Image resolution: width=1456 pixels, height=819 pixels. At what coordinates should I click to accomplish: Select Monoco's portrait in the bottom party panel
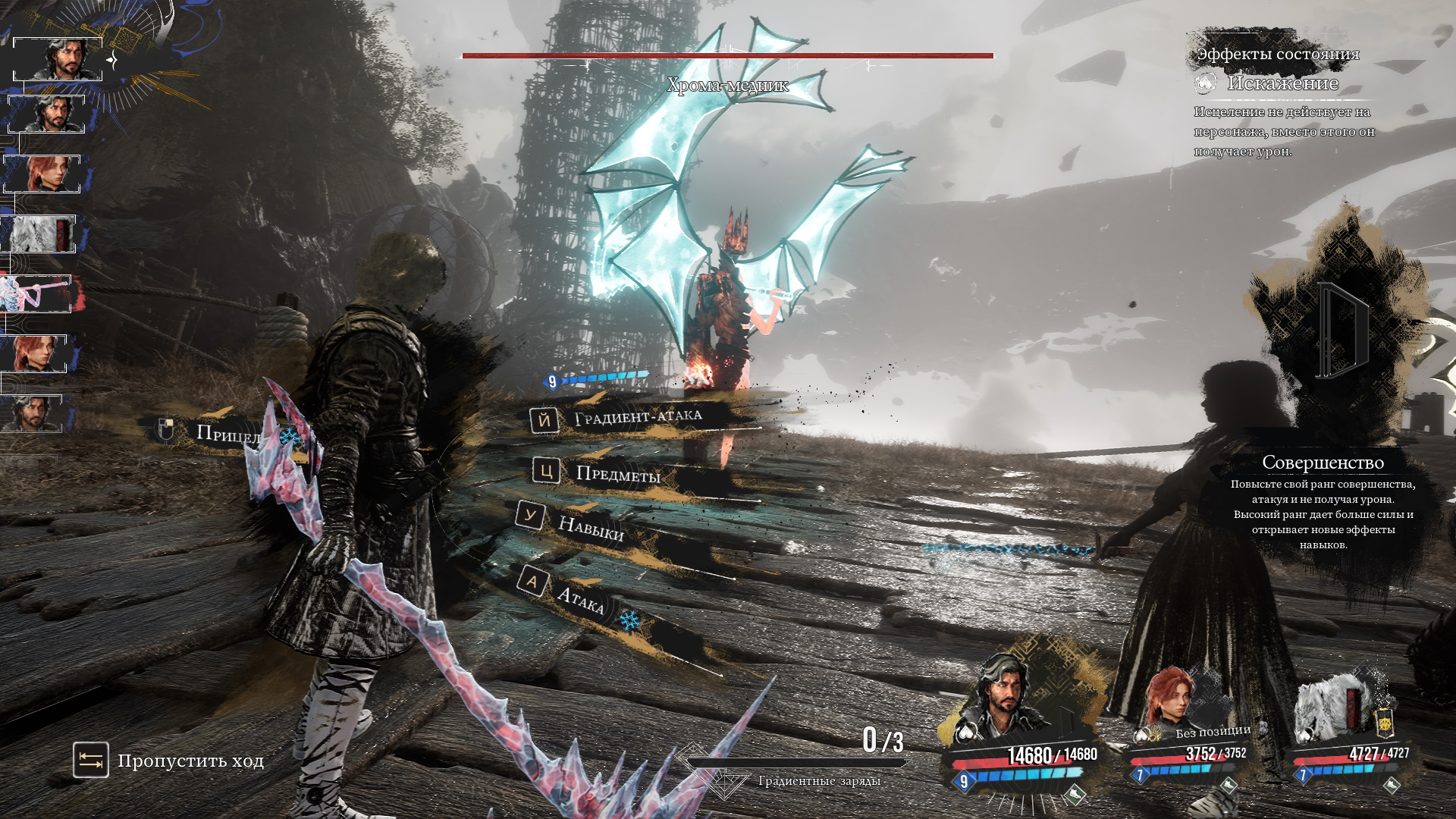[x=1332, y=708]
